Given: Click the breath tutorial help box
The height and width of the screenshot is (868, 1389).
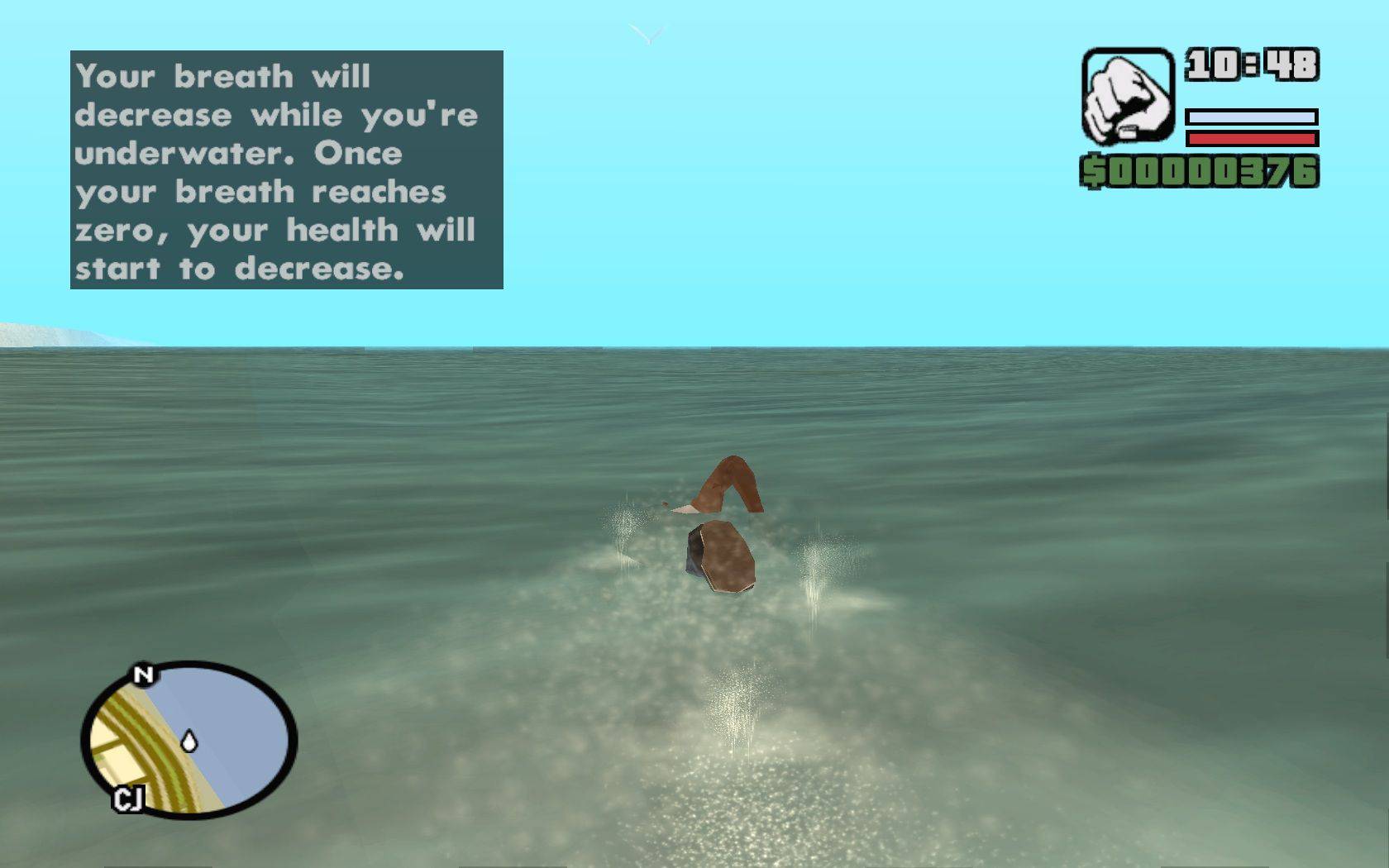Looking at the screenshot, I should pos(287,170).
